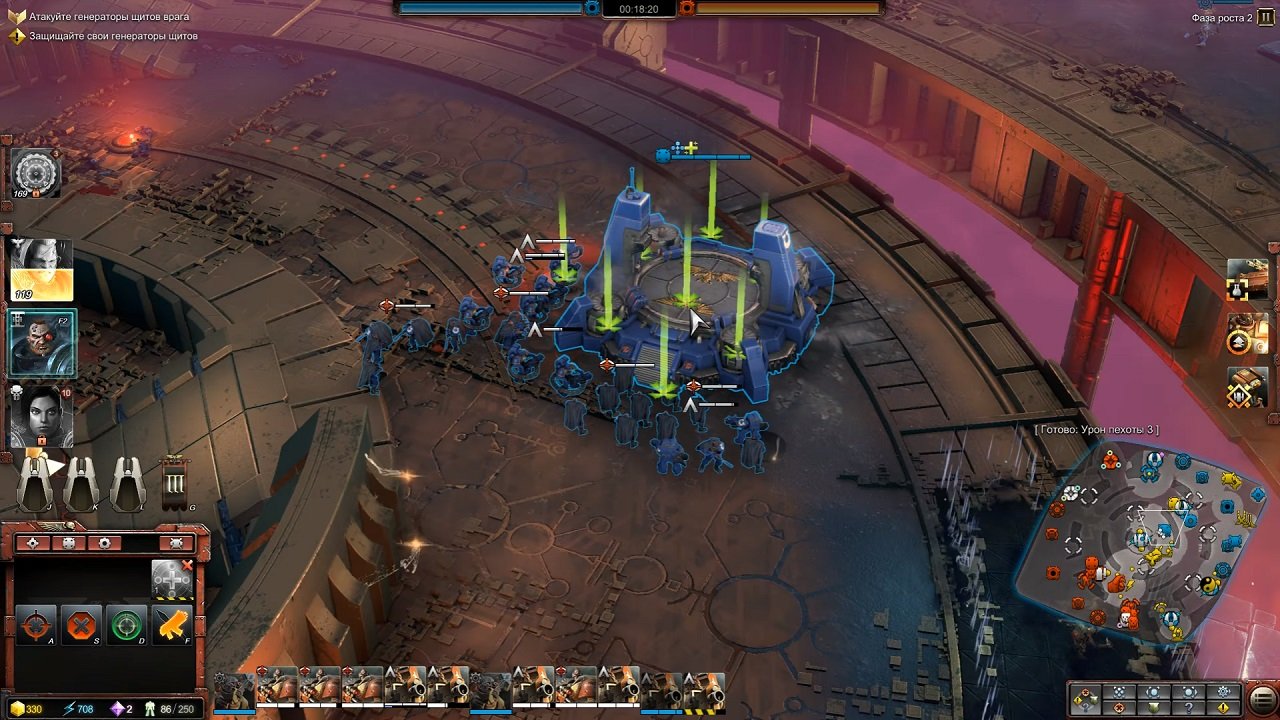Image resolution: width=1280 pixels, height=720 pixels.
Task: Click the blue team score bar
Action: (x=490, y=8)
